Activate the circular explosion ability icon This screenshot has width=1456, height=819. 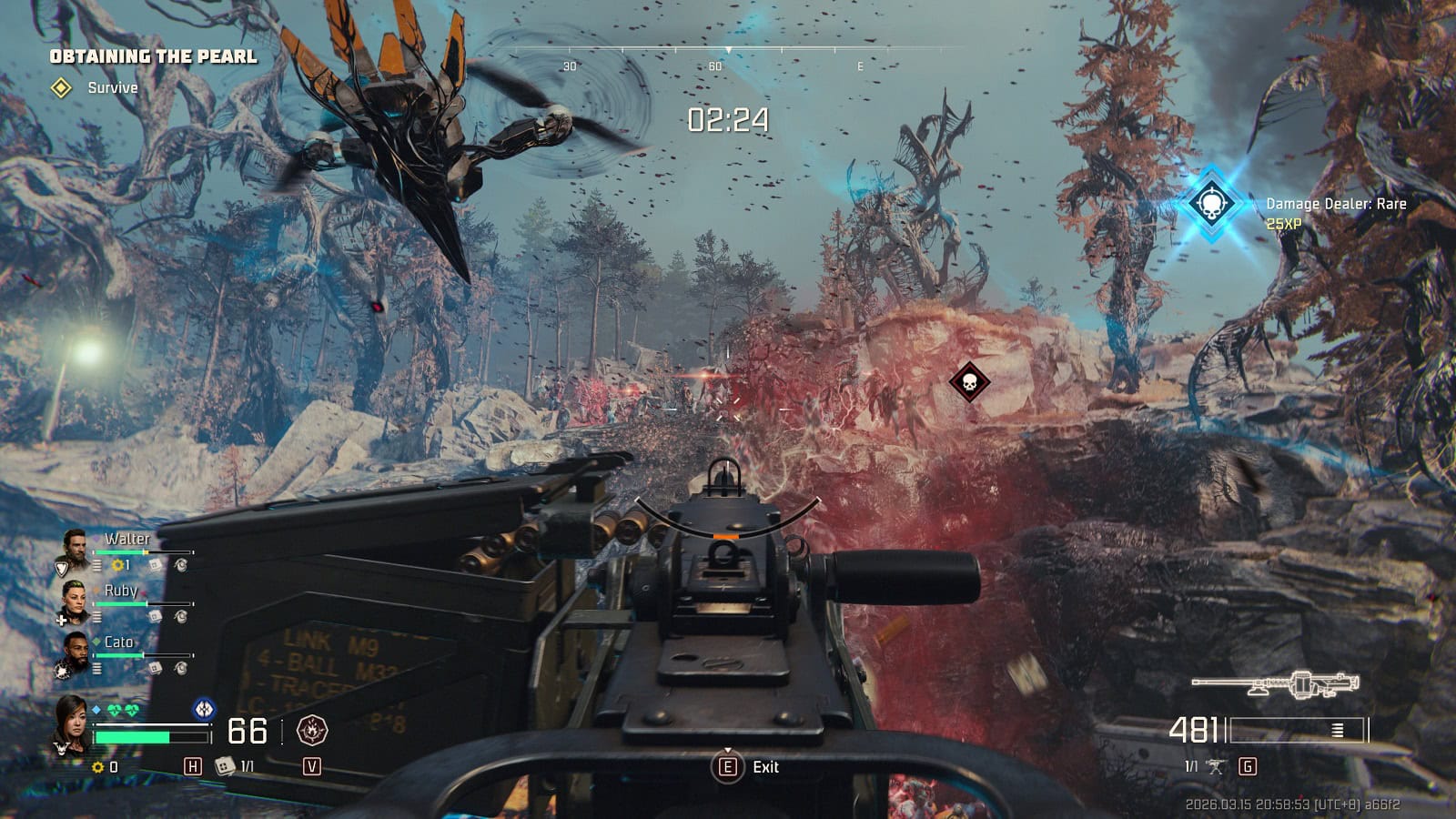pos(312,730)
